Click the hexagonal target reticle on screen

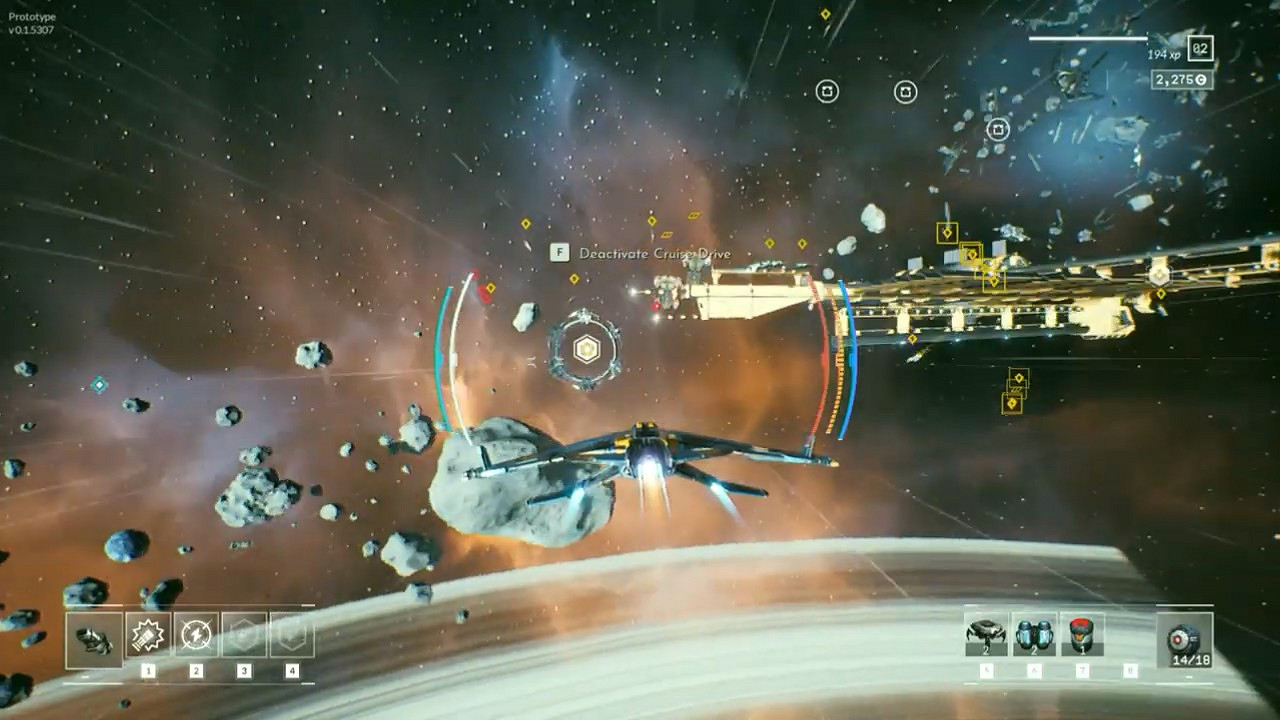(585, 350)
